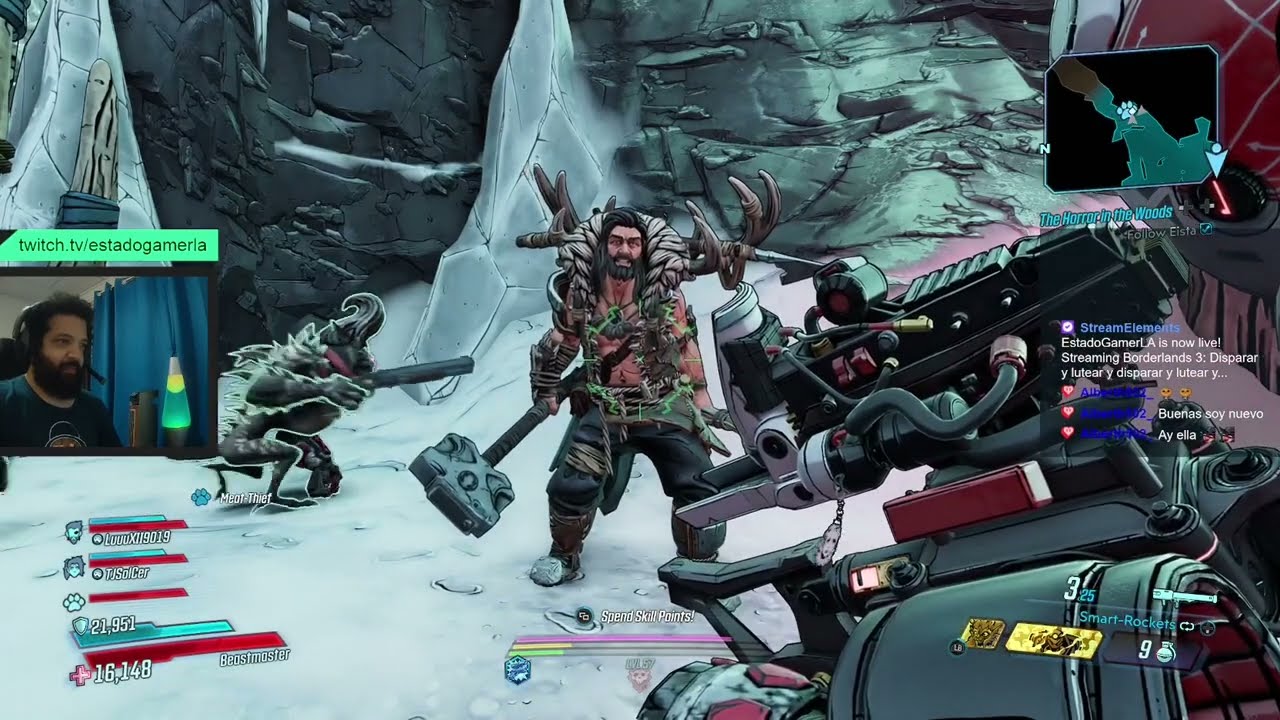Screen dimensions: 1280x720
Task: Activate the small yellow pet command skill
Action: click(984, 633)
